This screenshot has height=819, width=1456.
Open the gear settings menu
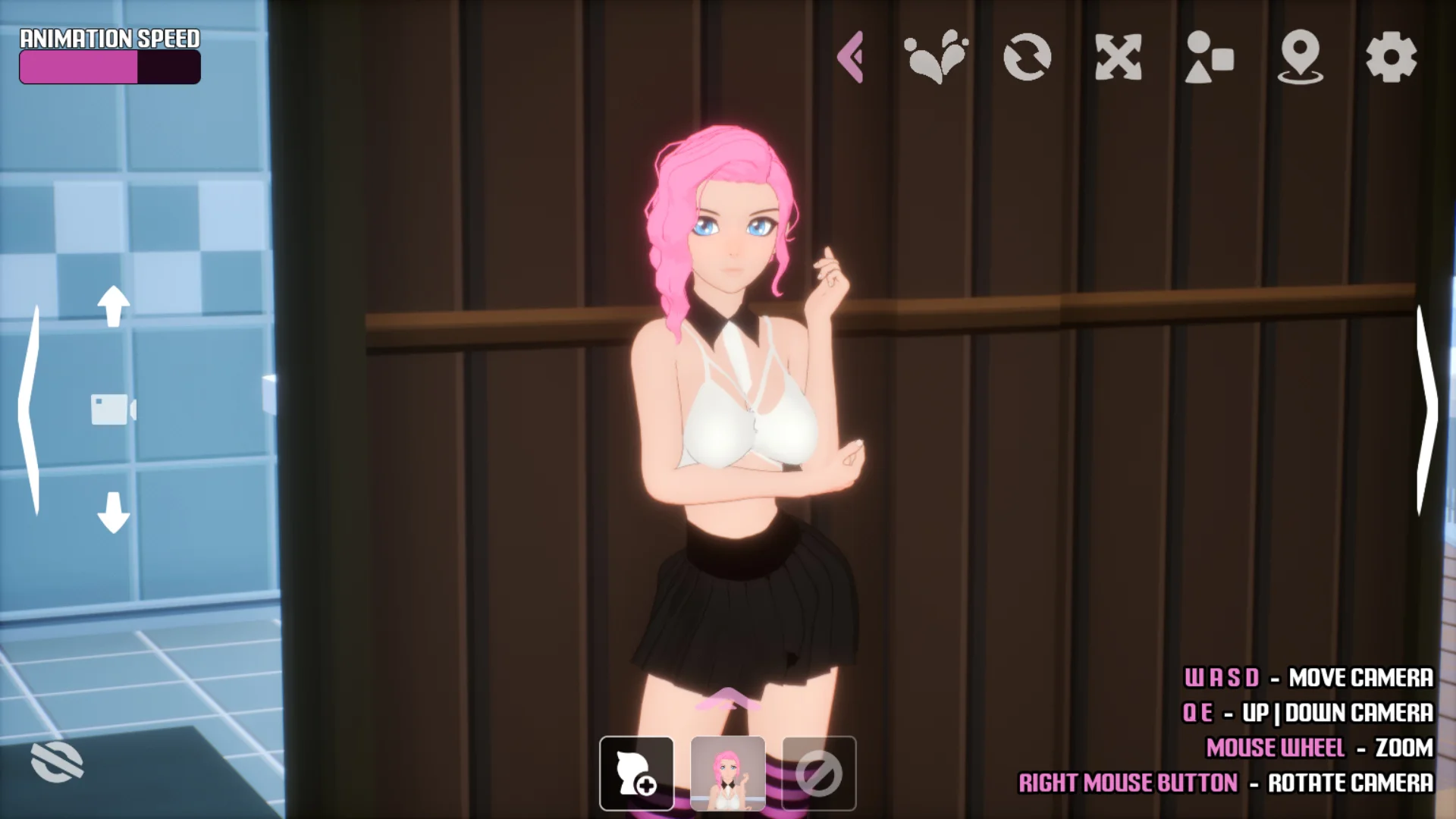pyautogui.click(x=1391, y=57)
